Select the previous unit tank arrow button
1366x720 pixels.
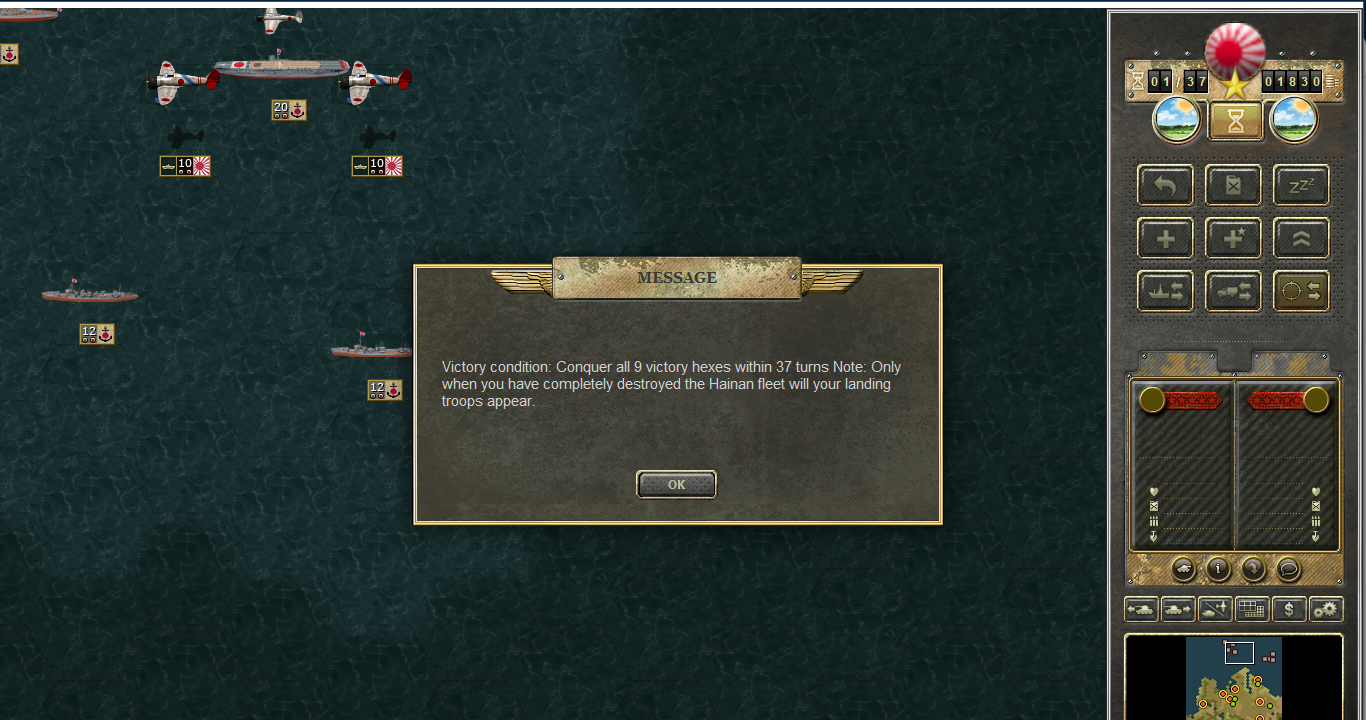tap(1141, 609)
